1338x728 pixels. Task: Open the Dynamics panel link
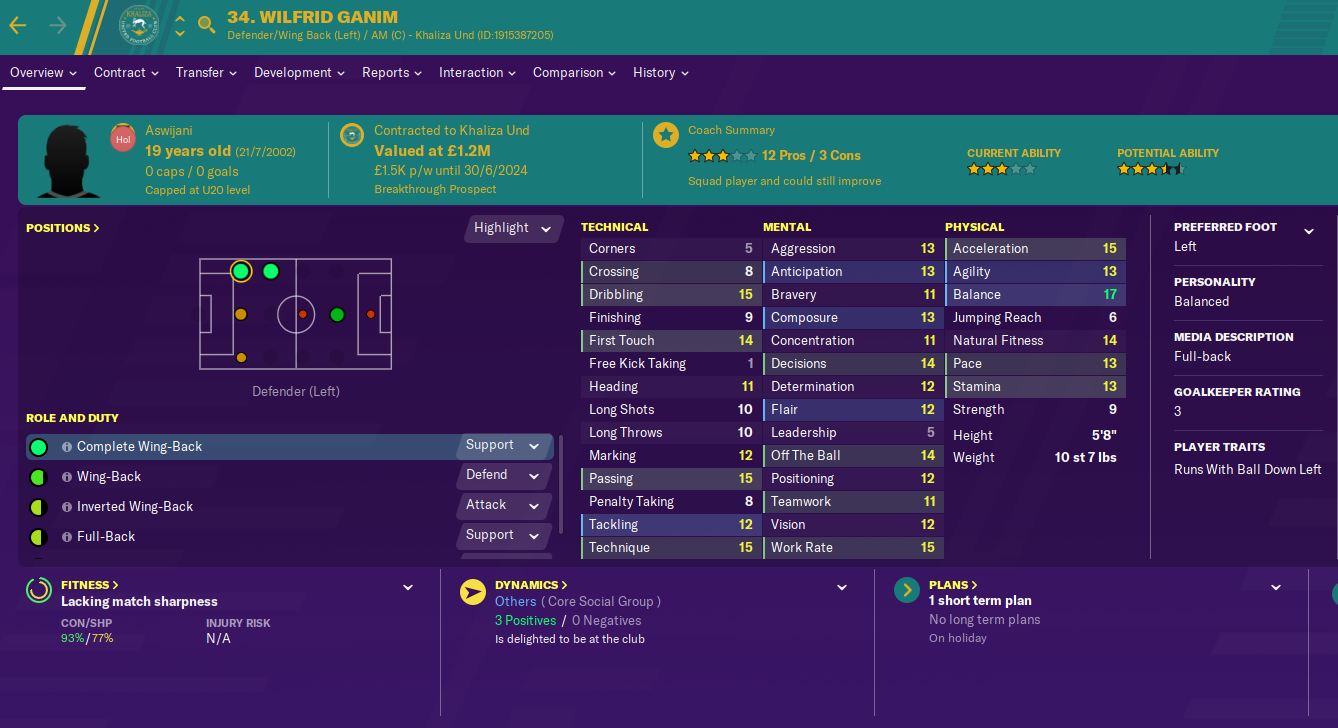tap(531, 585)
